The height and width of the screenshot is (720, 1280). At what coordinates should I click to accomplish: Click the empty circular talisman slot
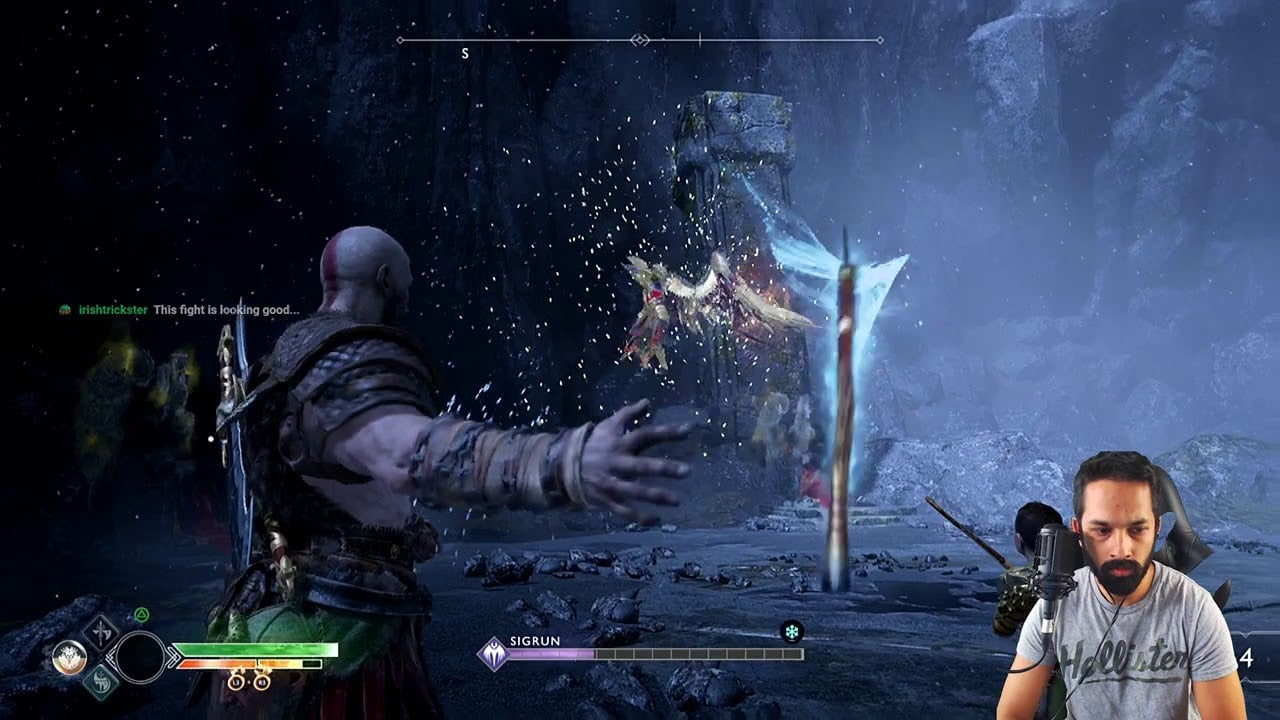click(x=140, y=657)
